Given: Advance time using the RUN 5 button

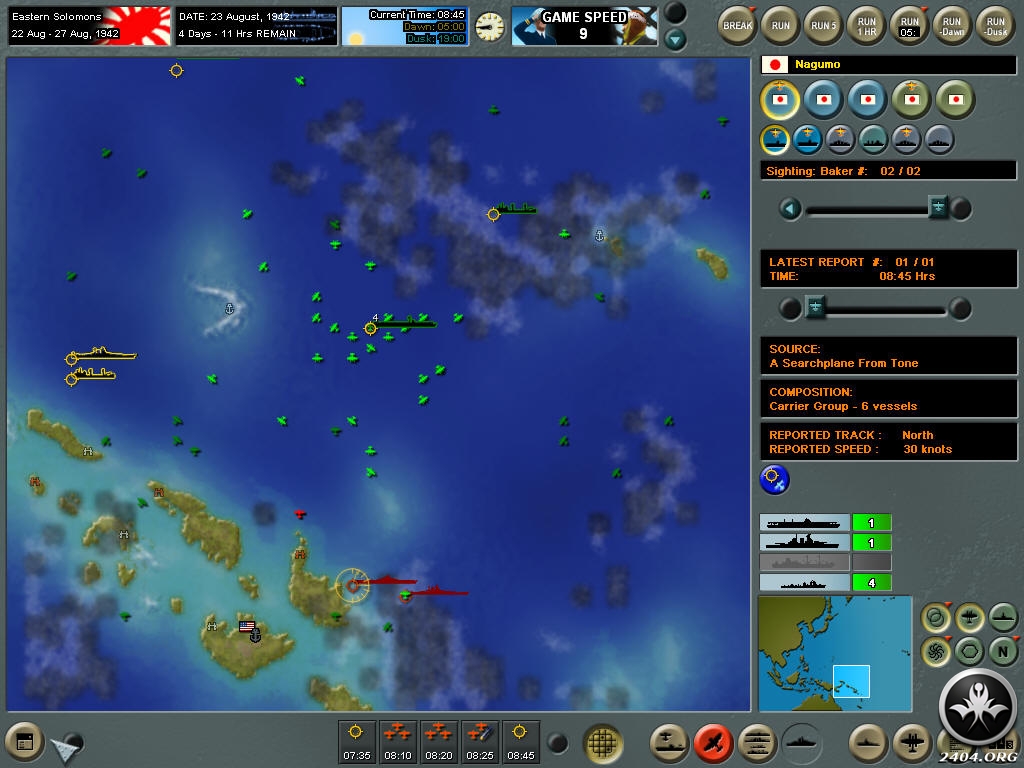Looking at the screenshot, I should coord(824,24).
